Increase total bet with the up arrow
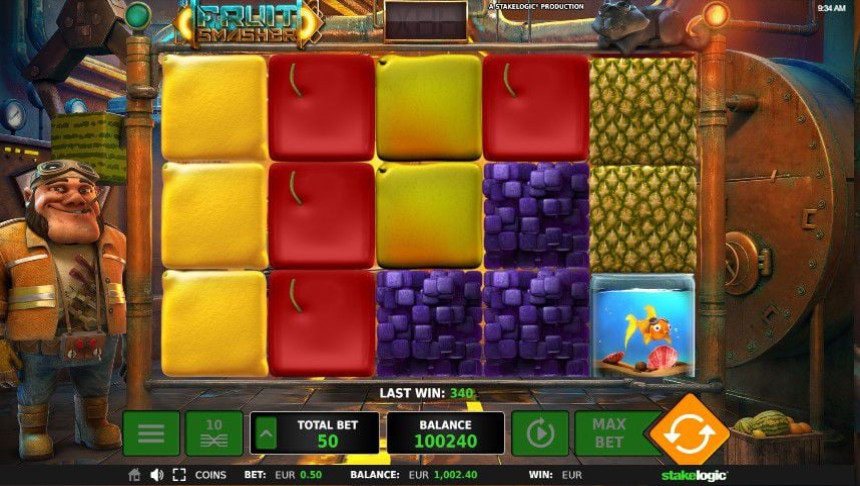This screenshot has height=486, width=860. (266, 434)
